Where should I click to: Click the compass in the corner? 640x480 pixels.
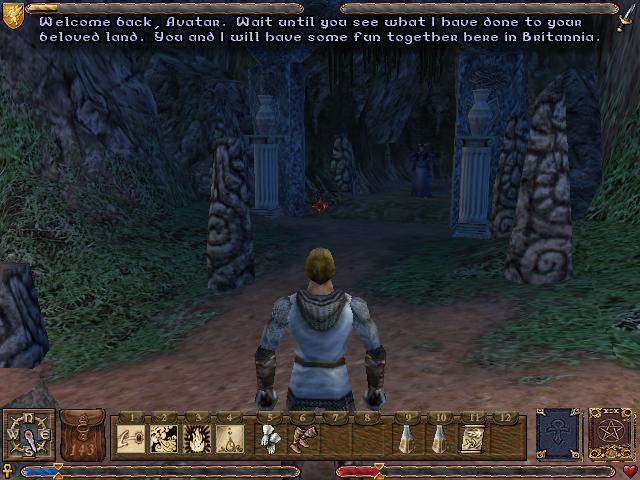pos(27,435)
